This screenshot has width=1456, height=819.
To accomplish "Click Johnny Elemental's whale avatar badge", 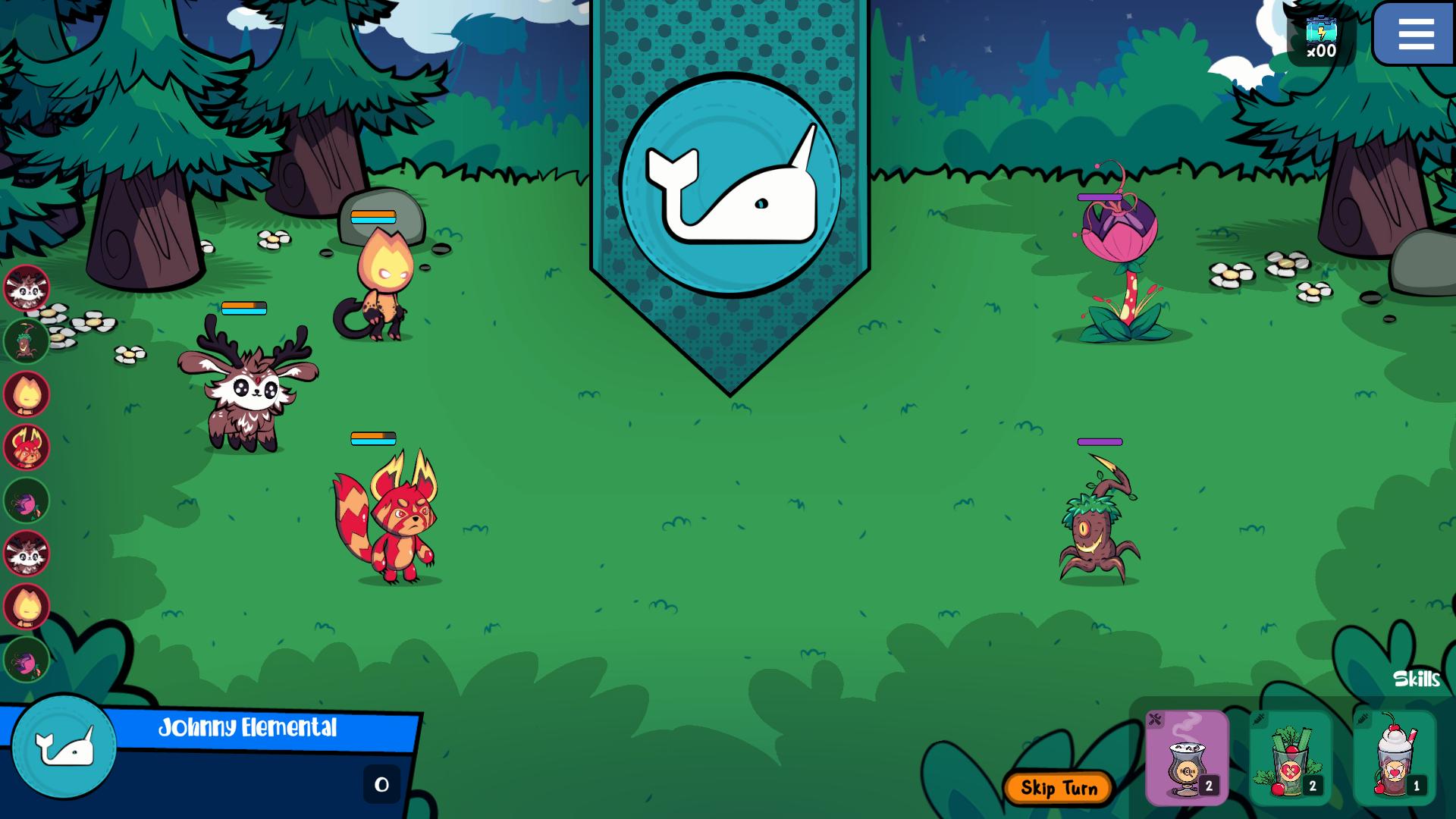I will point(64,747).
